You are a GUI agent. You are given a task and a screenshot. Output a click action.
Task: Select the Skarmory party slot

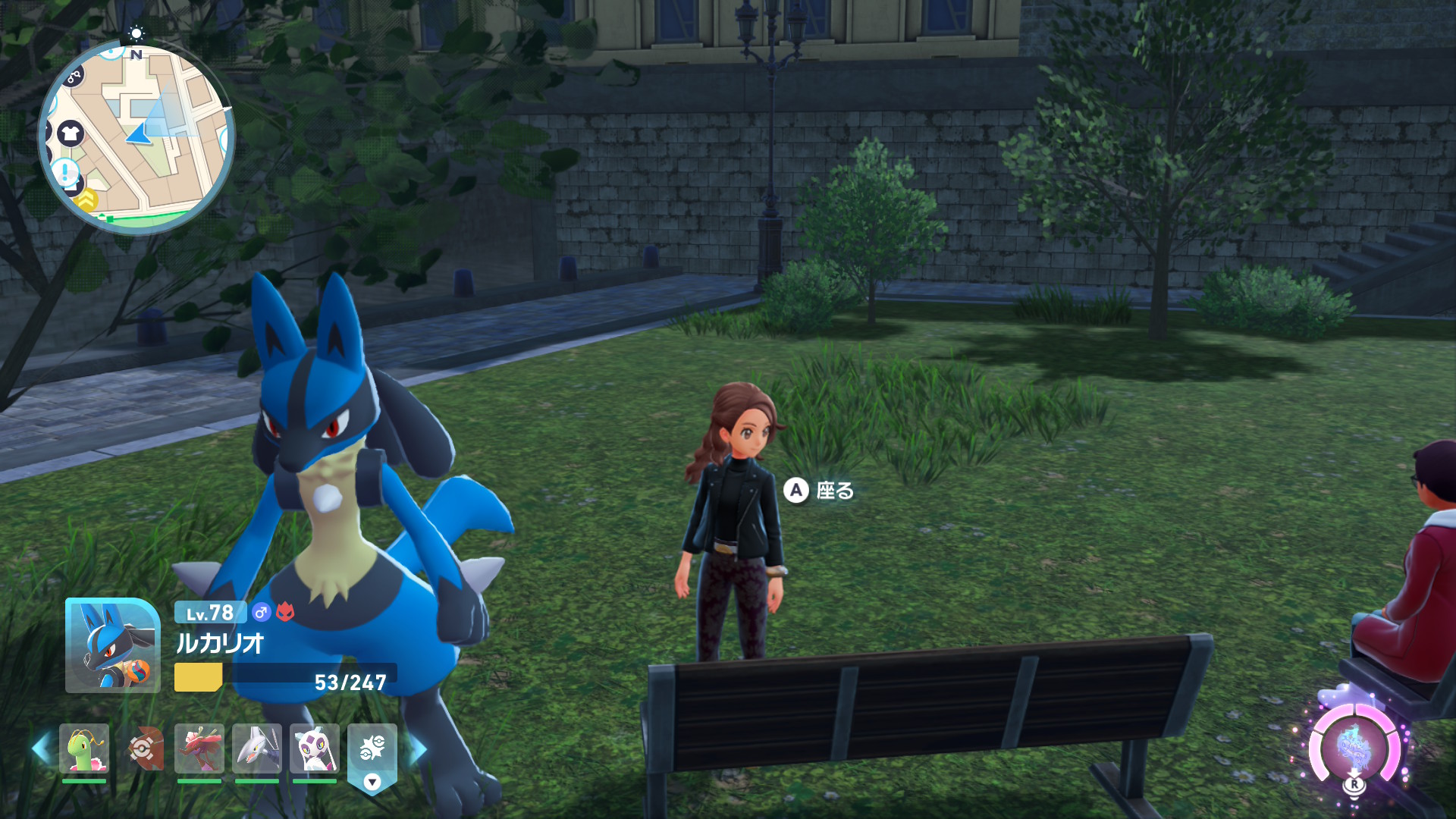coord(257,749)
